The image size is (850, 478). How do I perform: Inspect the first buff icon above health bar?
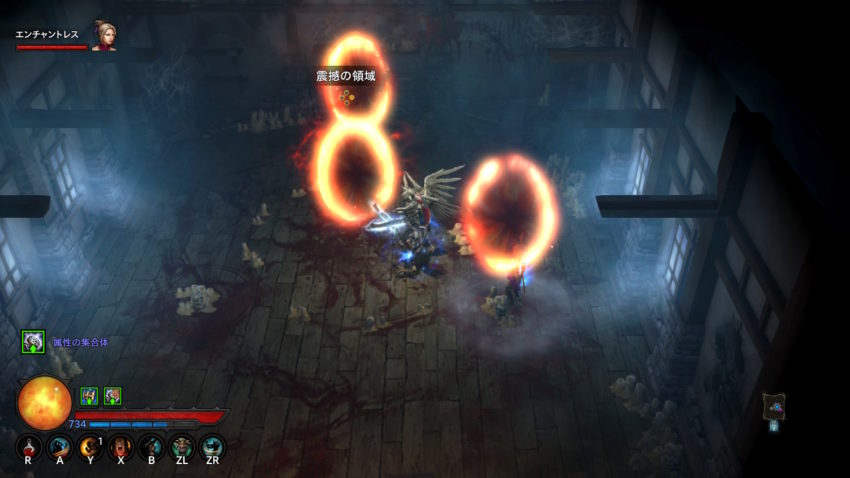click(x=88, y=396)
